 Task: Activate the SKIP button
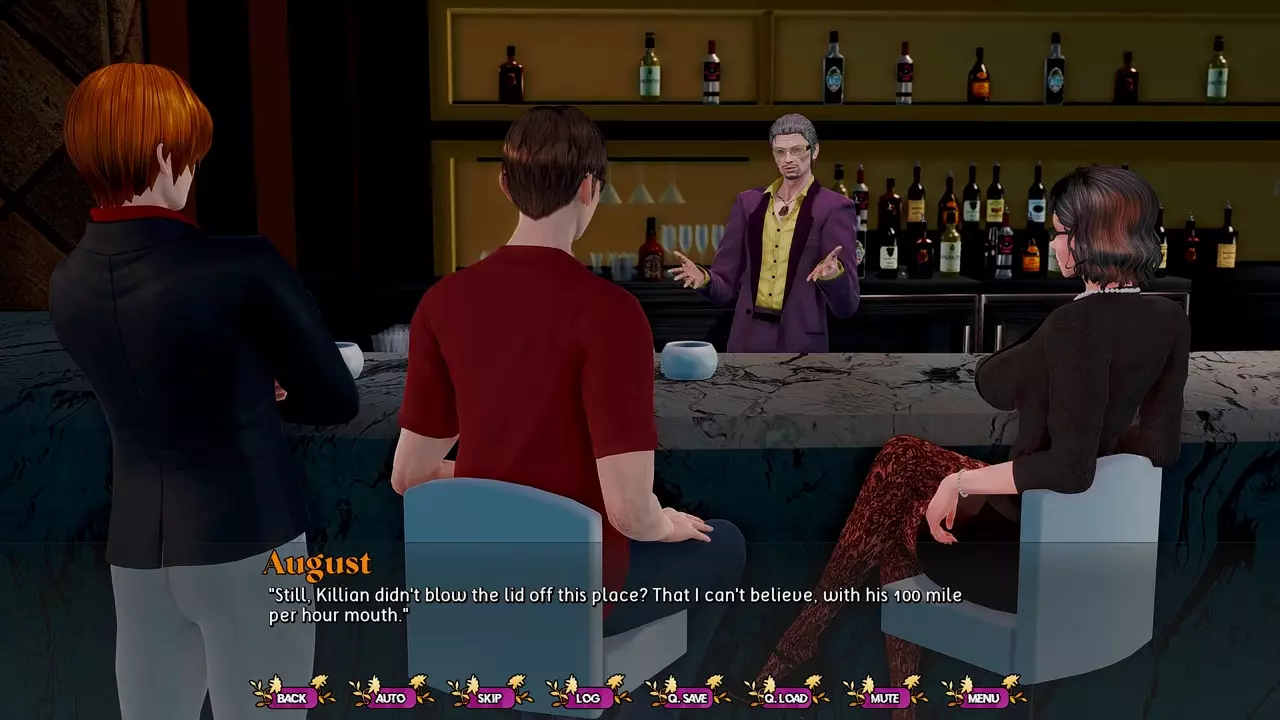tap(489, 697)
